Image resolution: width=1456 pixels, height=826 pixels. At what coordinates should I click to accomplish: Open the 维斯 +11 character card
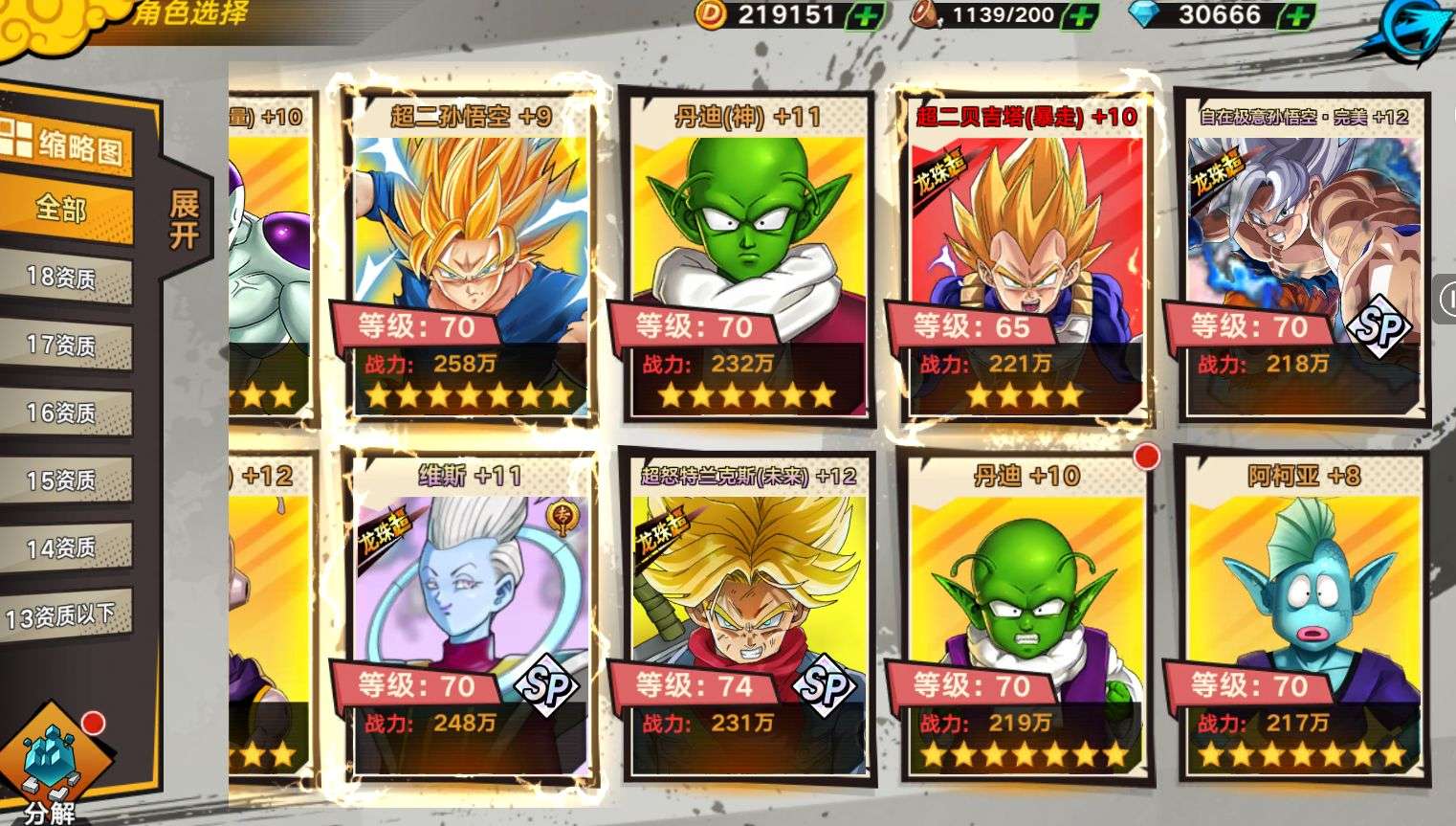[470, 613]
